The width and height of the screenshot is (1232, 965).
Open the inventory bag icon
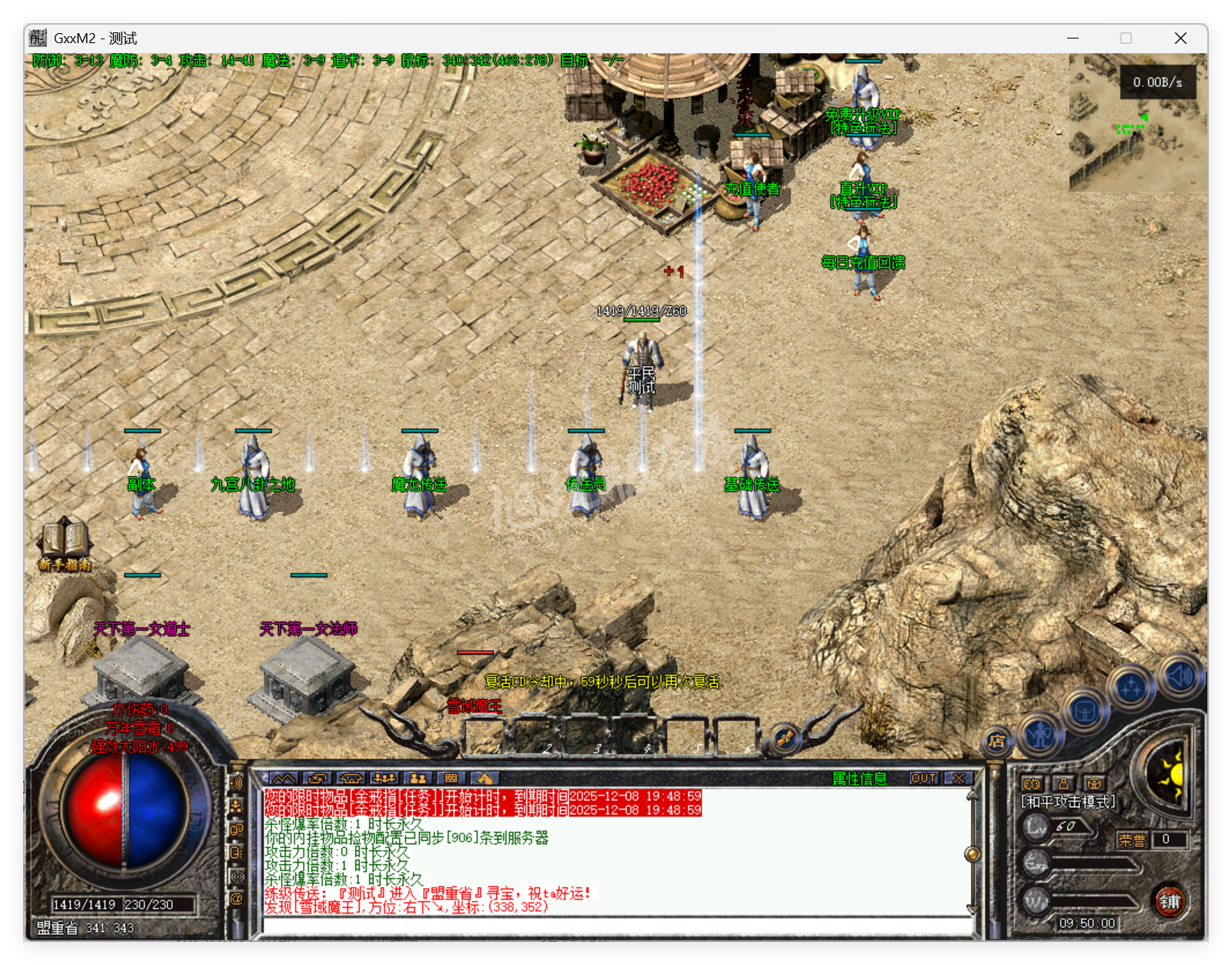coord(1085,710)
